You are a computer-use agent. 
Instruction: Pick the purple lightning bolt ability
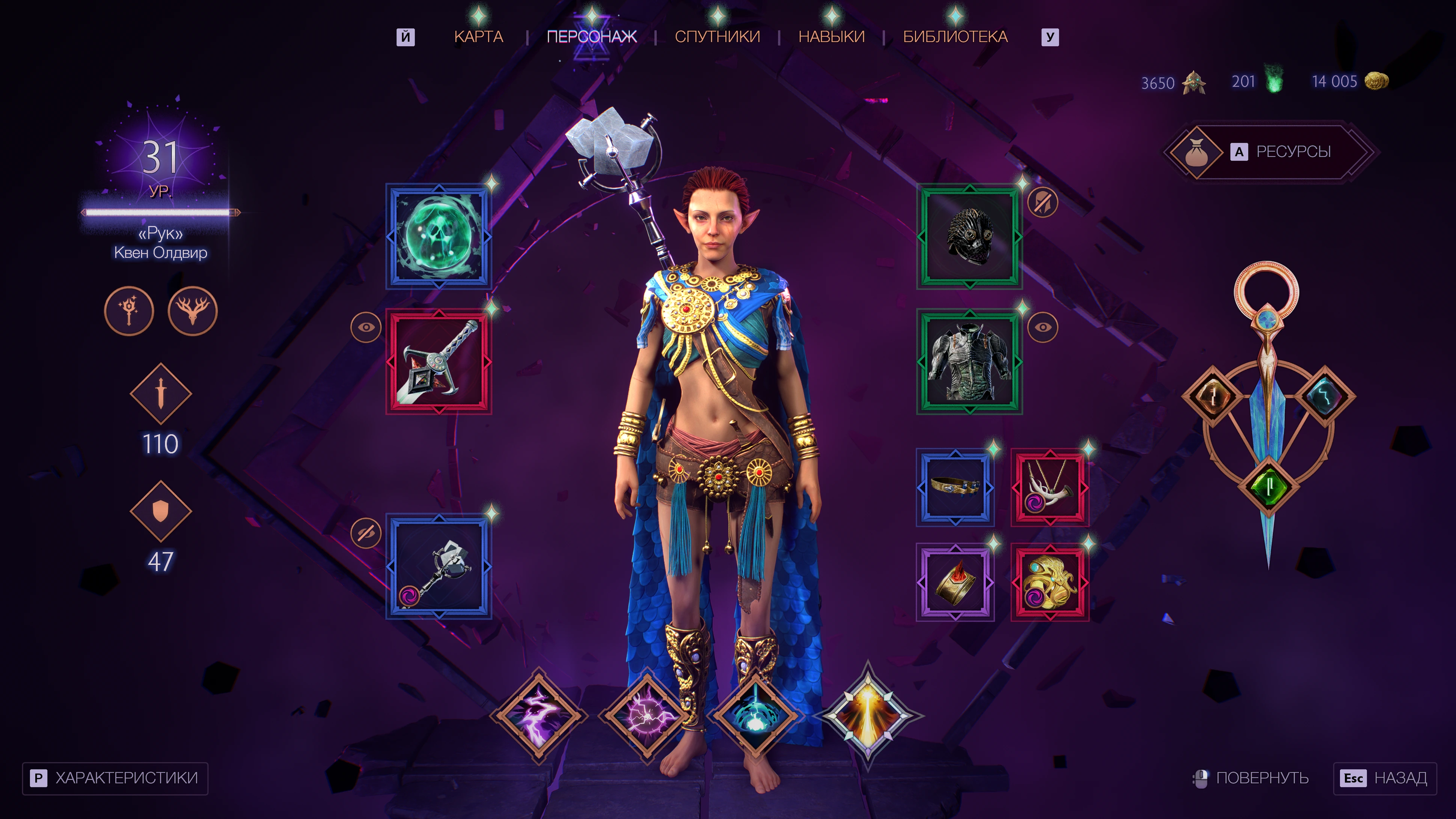click(539, 716)
